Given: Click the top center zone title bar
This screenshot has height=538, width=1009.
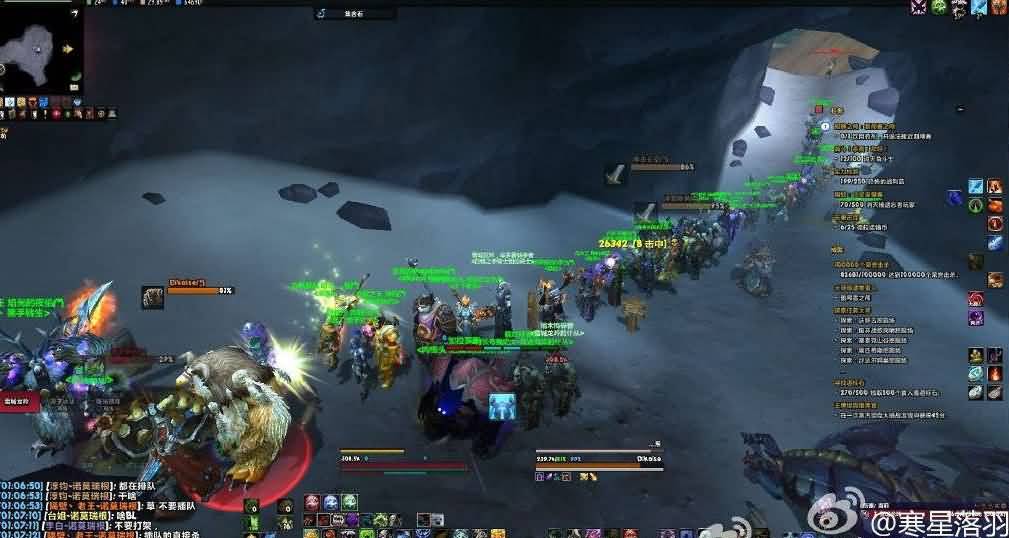Looking at the screenshot, I should click(353, 14).
